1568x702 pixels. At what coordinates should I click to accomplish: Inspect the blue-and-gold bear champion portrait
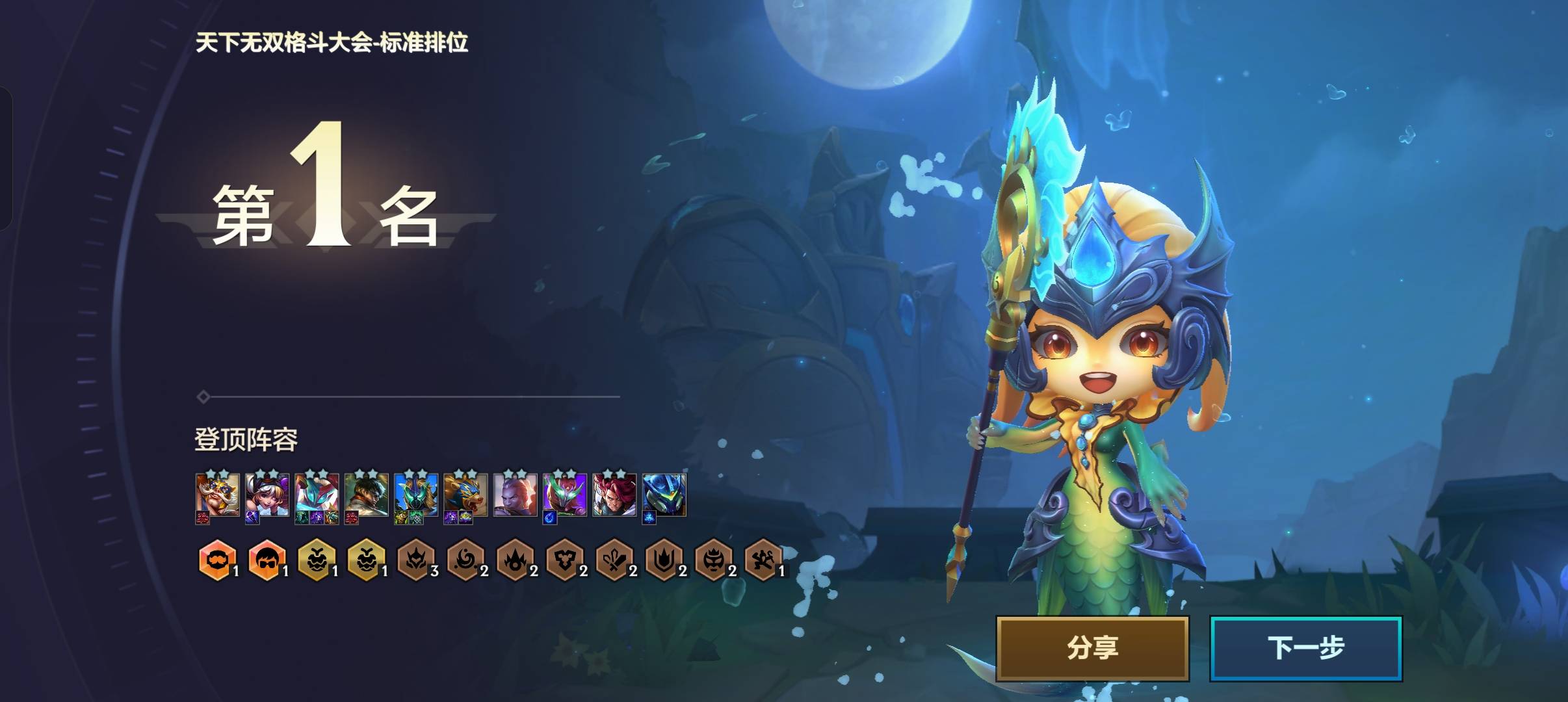465,495
